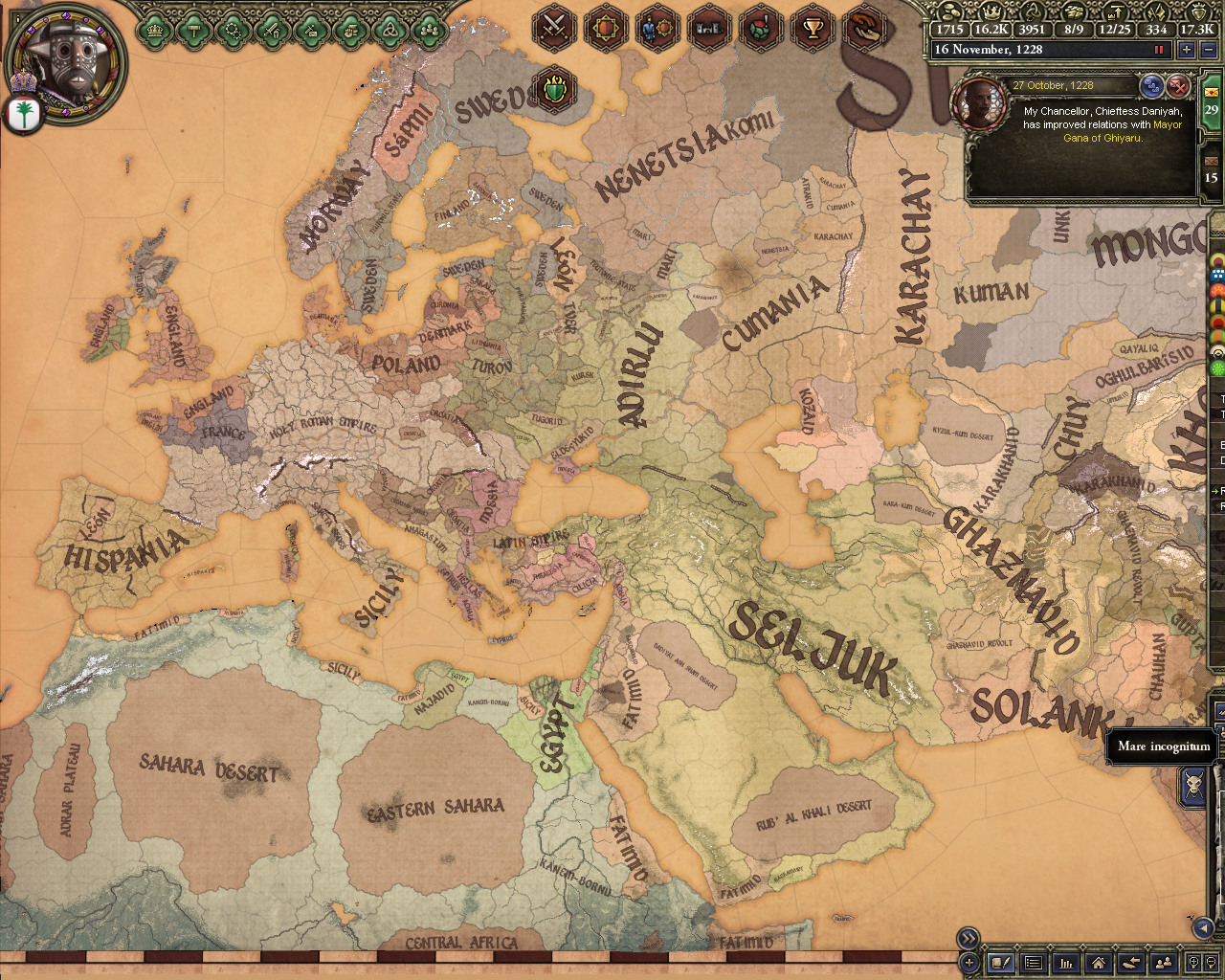Open the Military screen via crossed swords icon

555,29
